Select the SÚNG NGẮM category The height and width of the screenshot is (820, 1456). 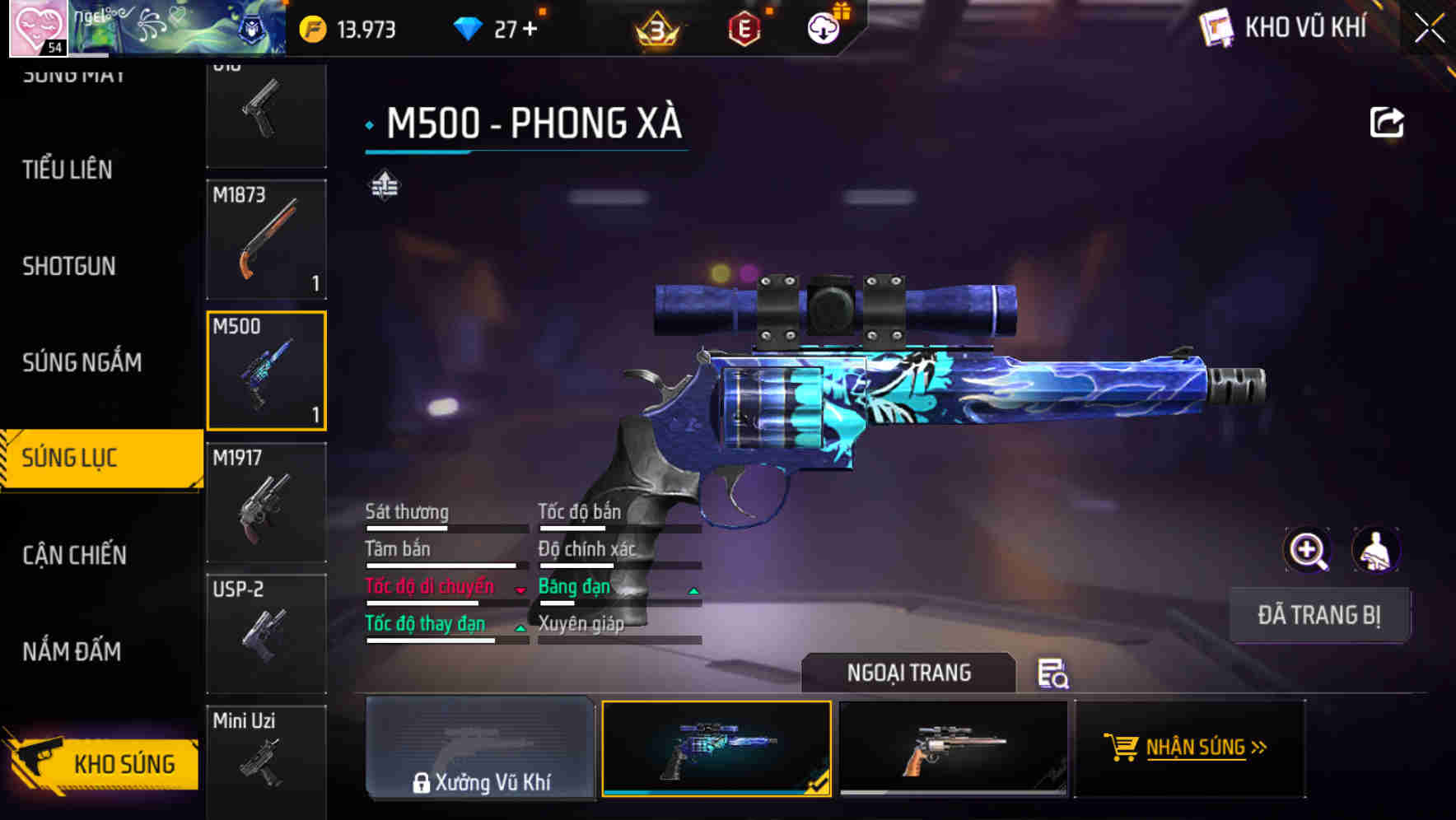[x=82, y=362]
